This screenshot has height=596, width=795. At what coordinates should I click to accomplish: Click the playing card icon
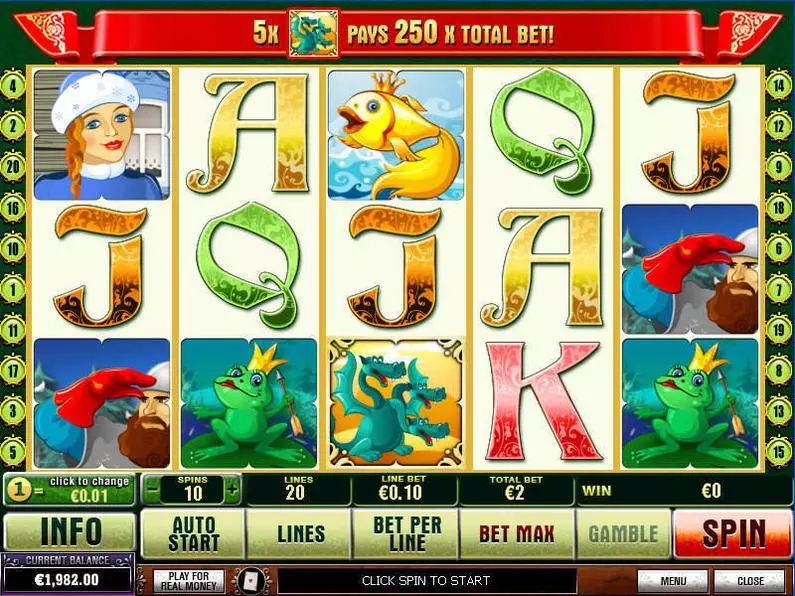247,580
